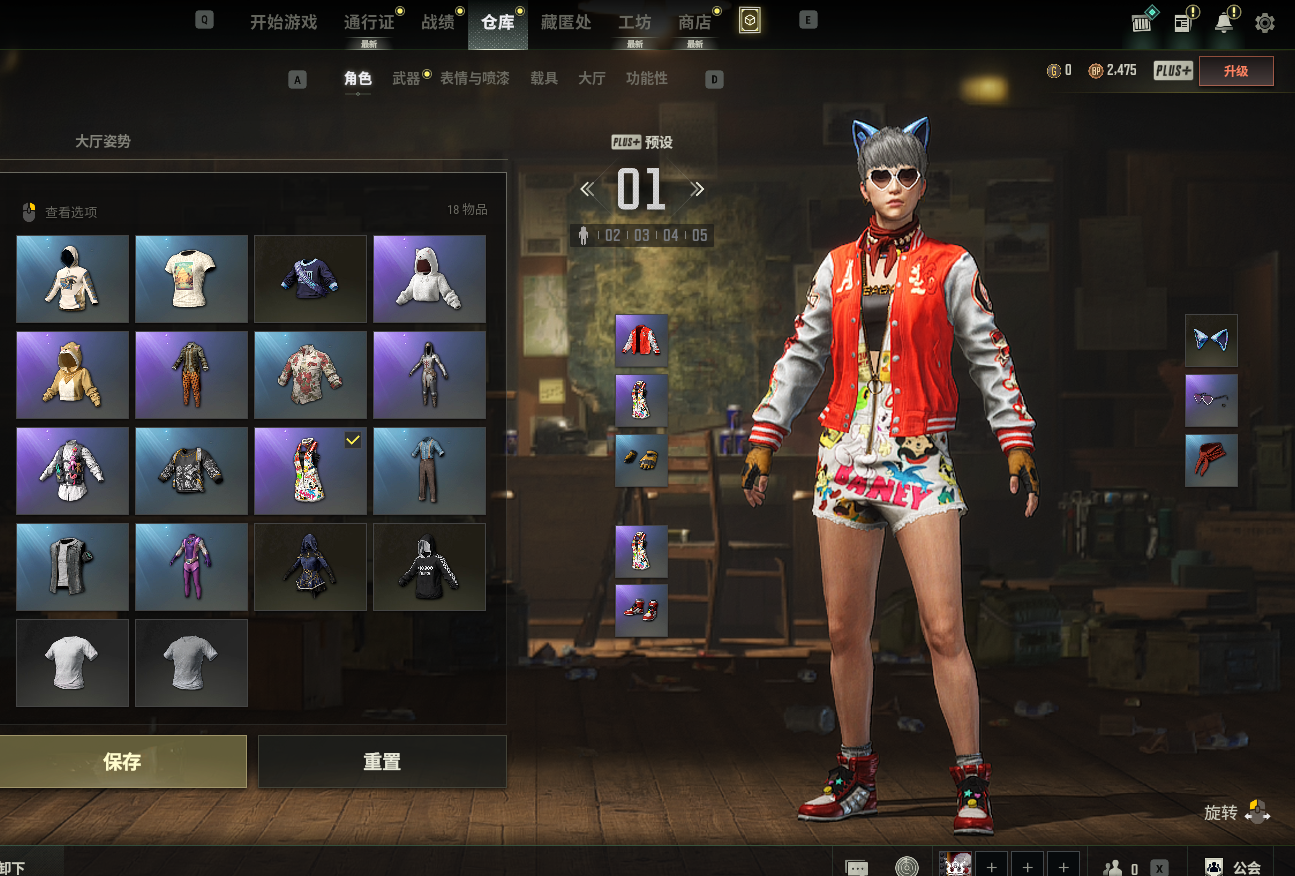Viewport: 1295px width, 876px height.
Task: Select preset slot 03
Action: point(641,236)
